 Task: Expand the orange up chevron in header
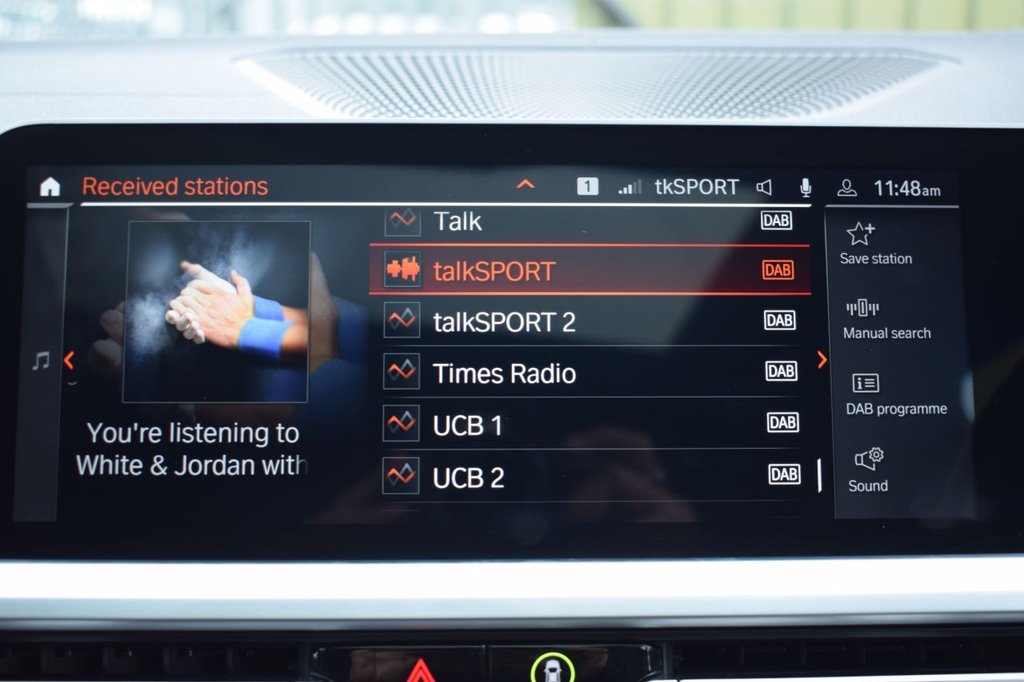(525, 185)
